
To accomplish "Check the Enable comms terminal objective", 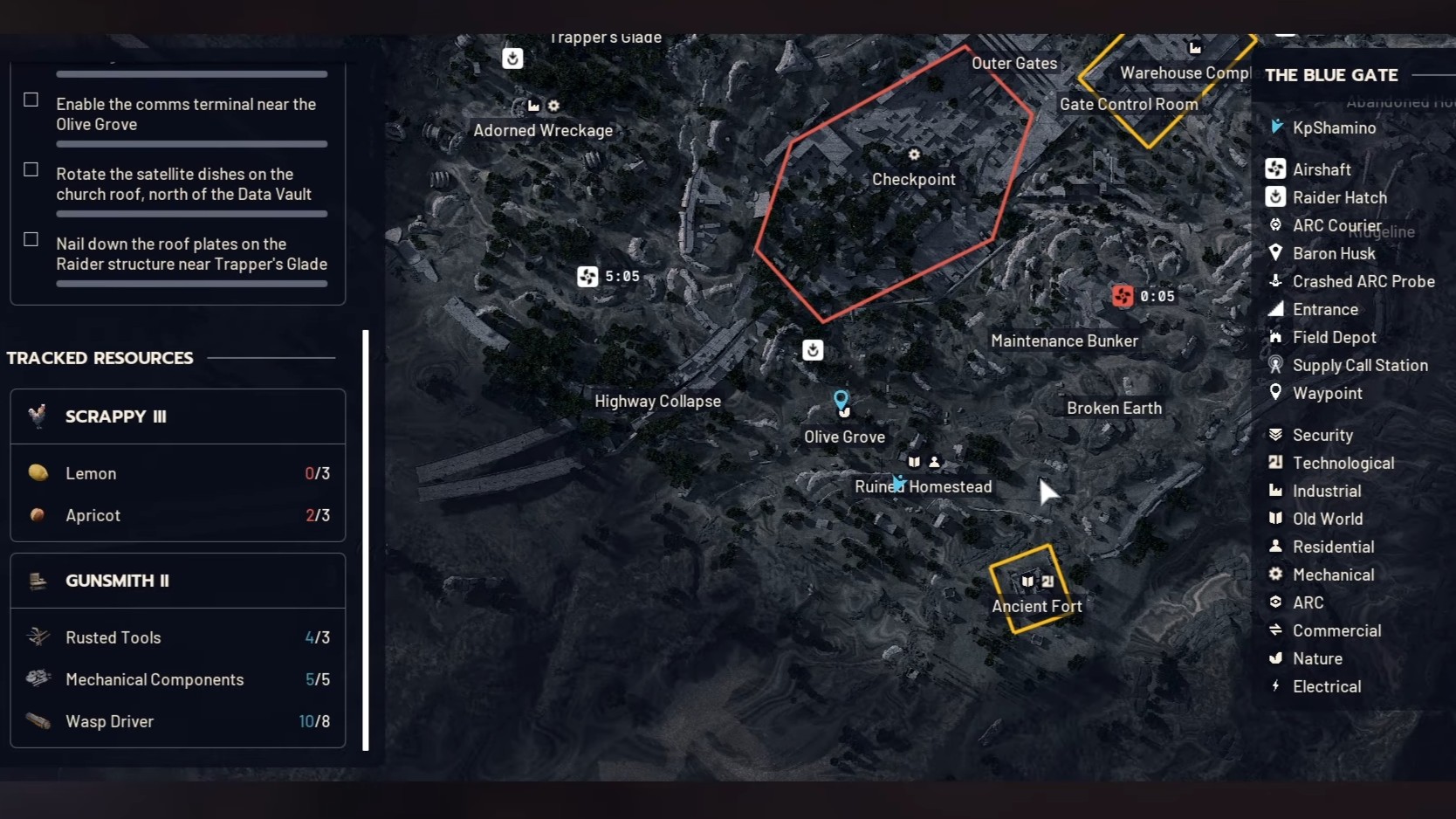I will pos(31,100).
